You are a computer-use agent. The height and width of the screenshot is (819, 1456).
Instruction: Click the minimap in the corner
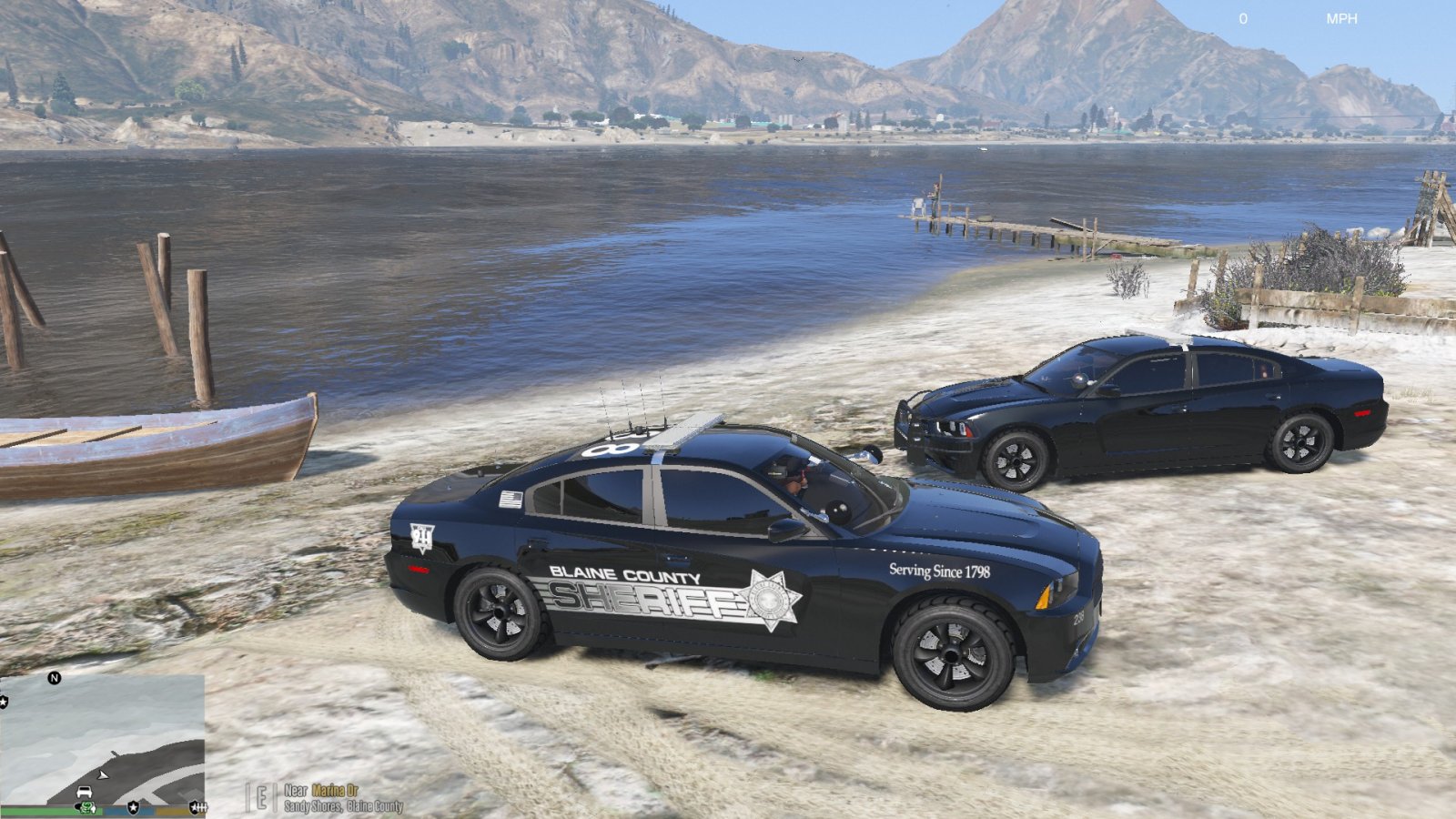coord(102,740)
